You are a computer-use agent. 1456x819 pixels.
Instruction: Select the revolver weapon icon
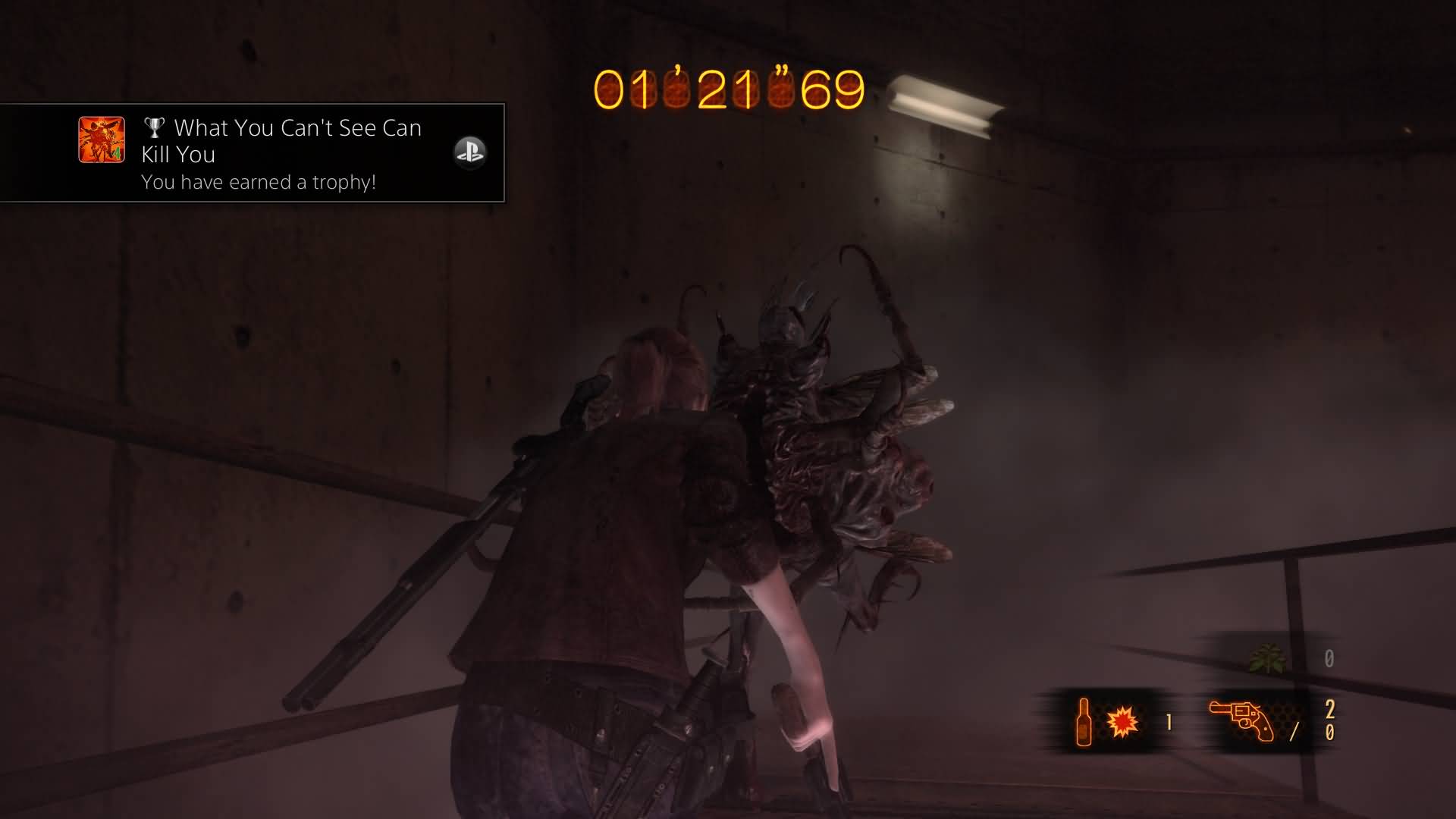tap(1241, 721)
